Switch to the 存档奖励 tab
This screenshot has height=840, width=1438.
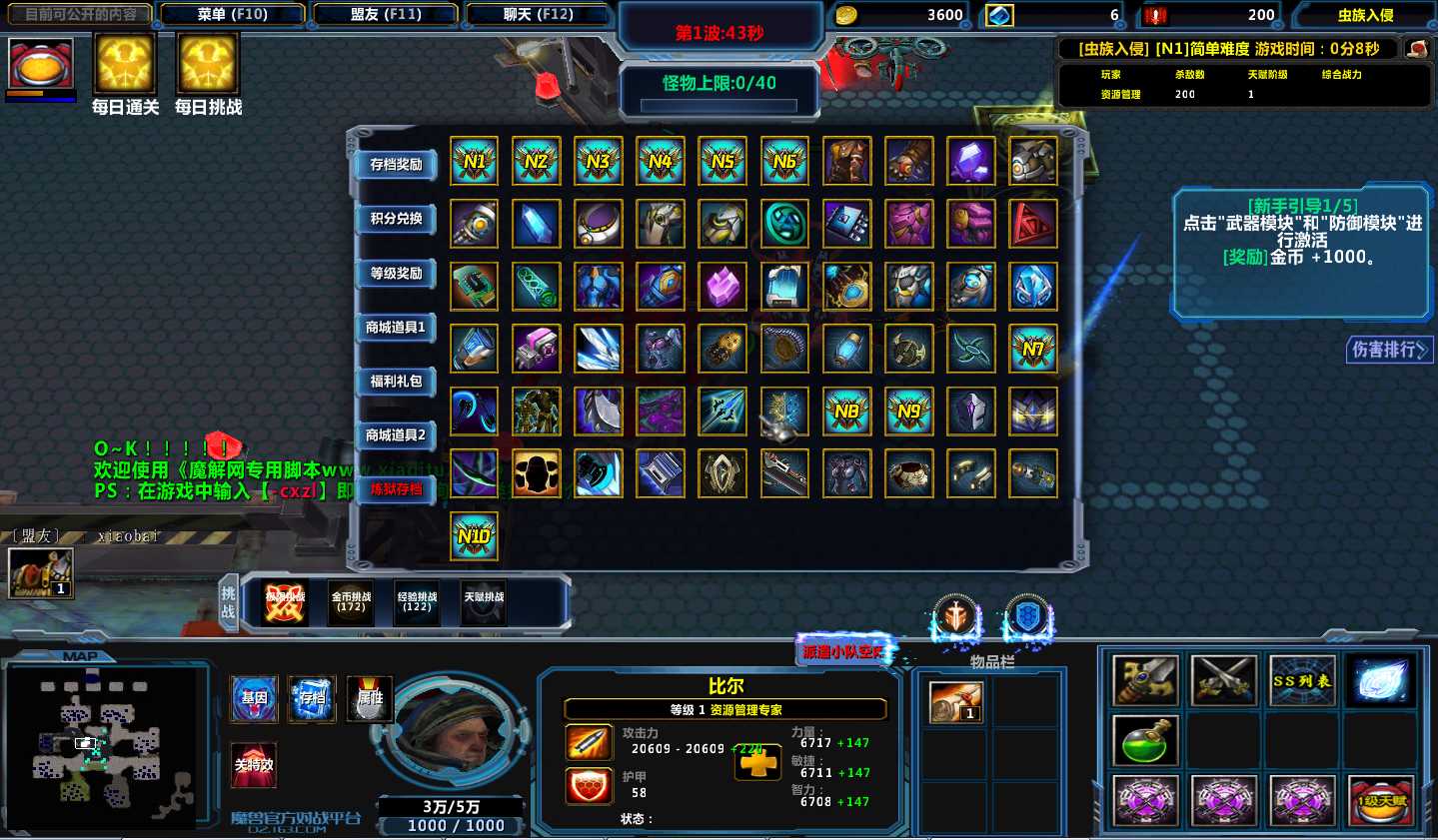point(396,165)
